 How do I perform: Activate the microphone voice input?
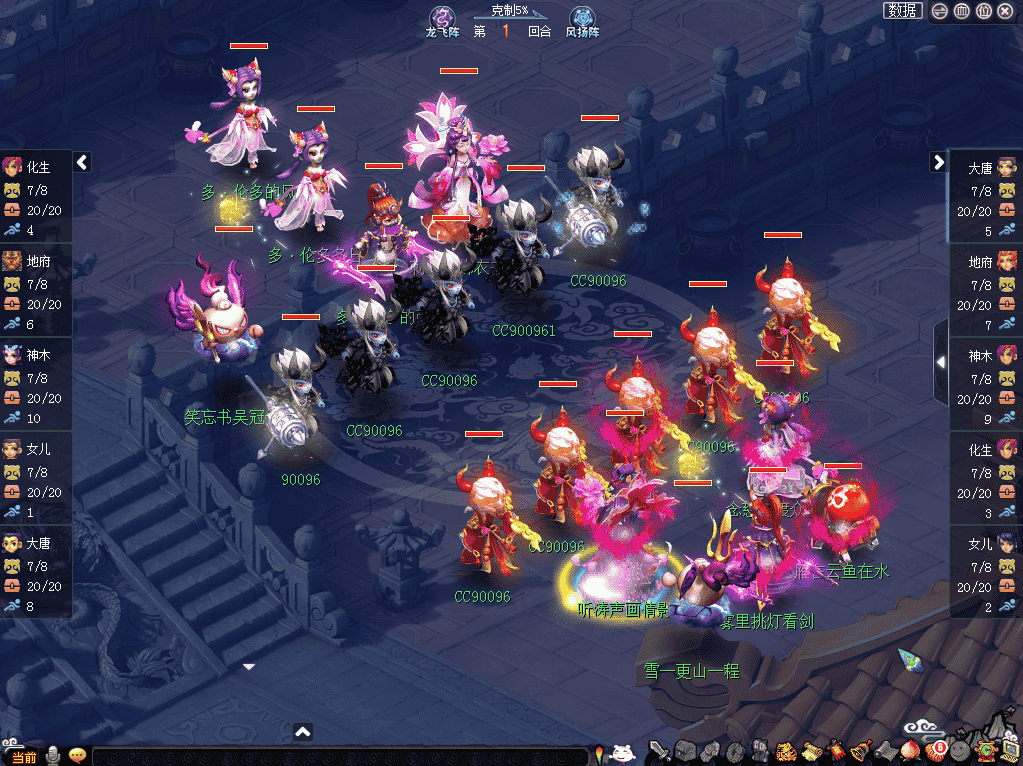tap(52, 756)
